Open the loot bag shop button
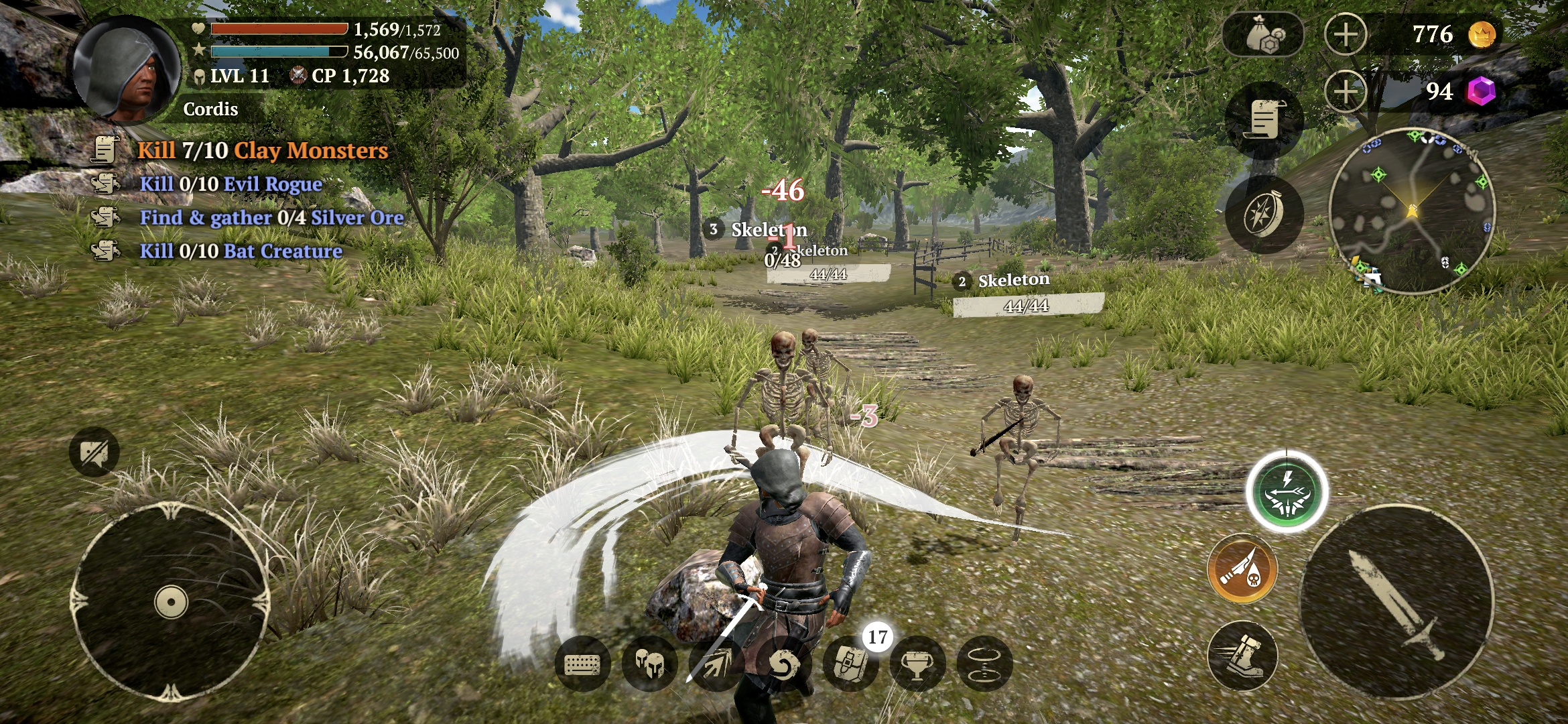The image size is (1568, 724). pyautogui.click(x=1262, y=35)
